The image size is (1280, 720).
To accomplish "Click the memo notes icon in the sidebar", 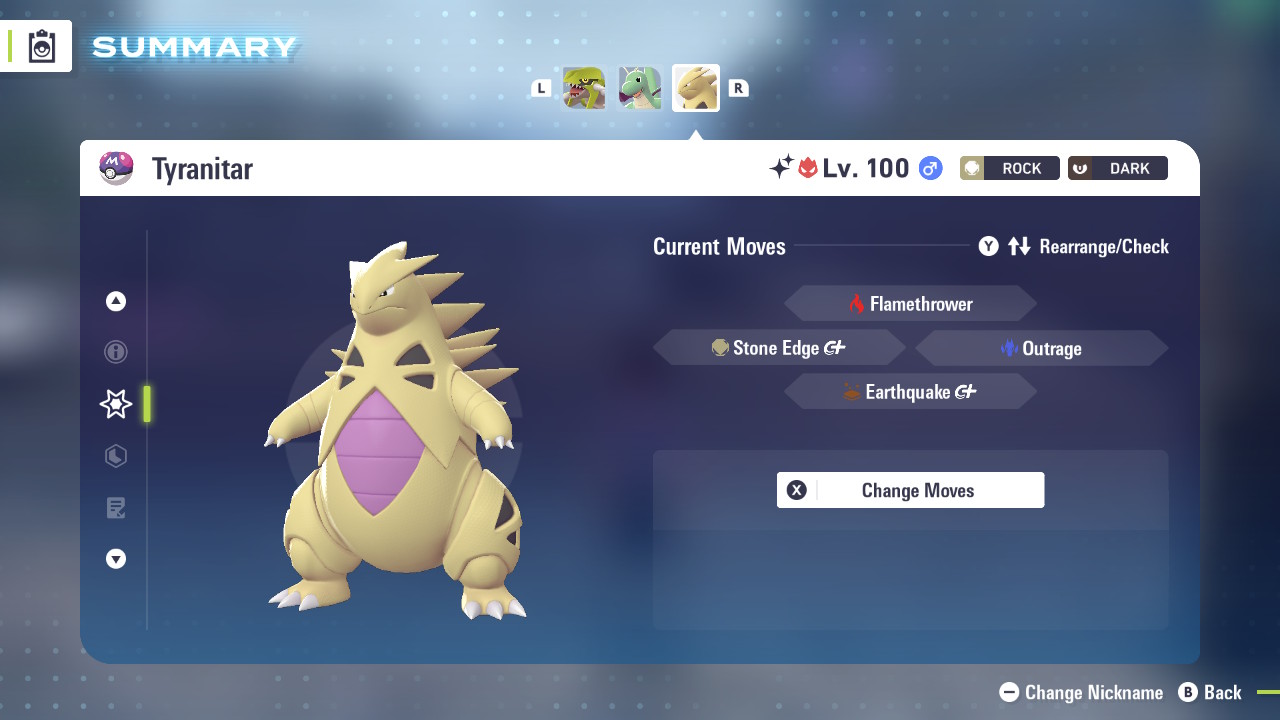I will point(115,508).
